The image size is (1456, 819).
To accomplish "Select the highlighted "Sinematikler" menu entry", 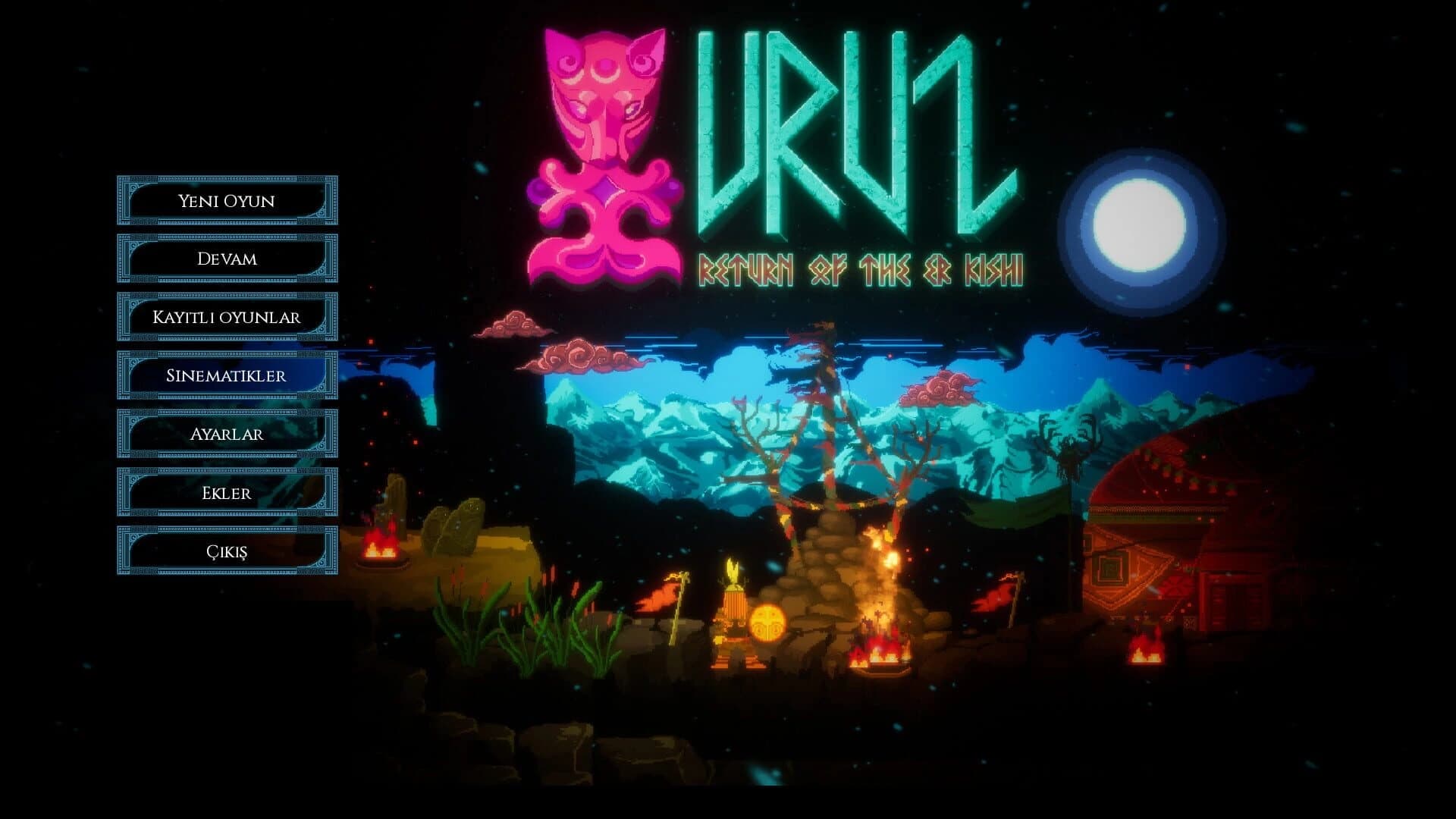I will click(225, 375).
